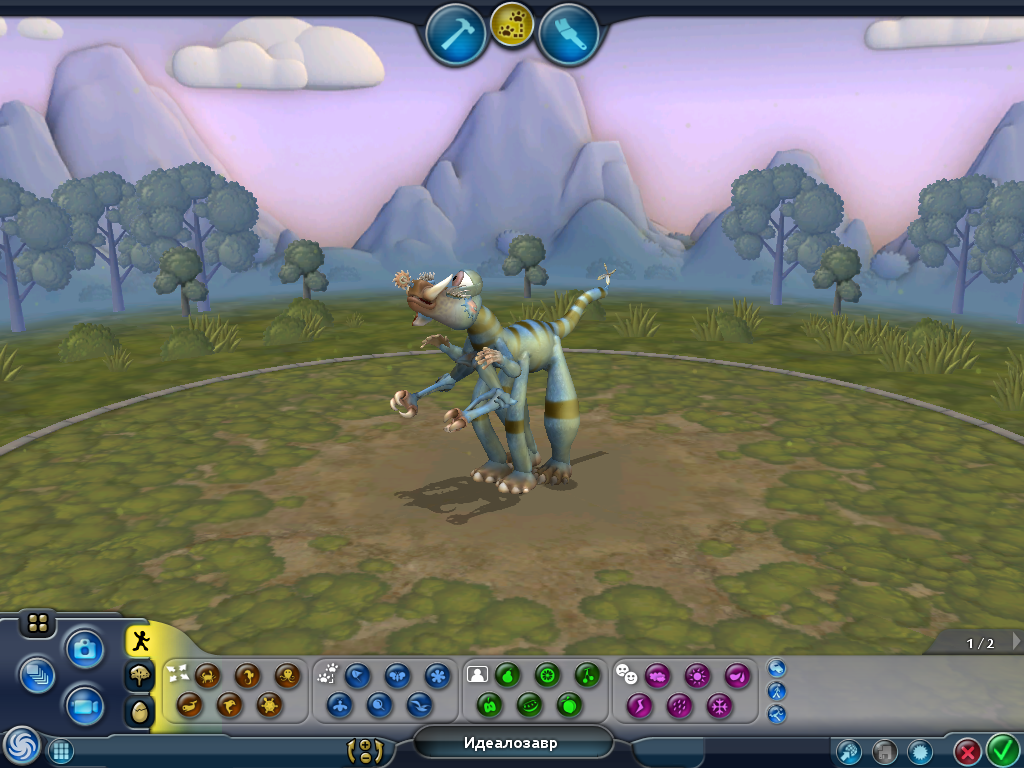The width and height of the screenshot is (1024, 768).
Task: Click the green cherry action icon
Action: pos(586,676)
